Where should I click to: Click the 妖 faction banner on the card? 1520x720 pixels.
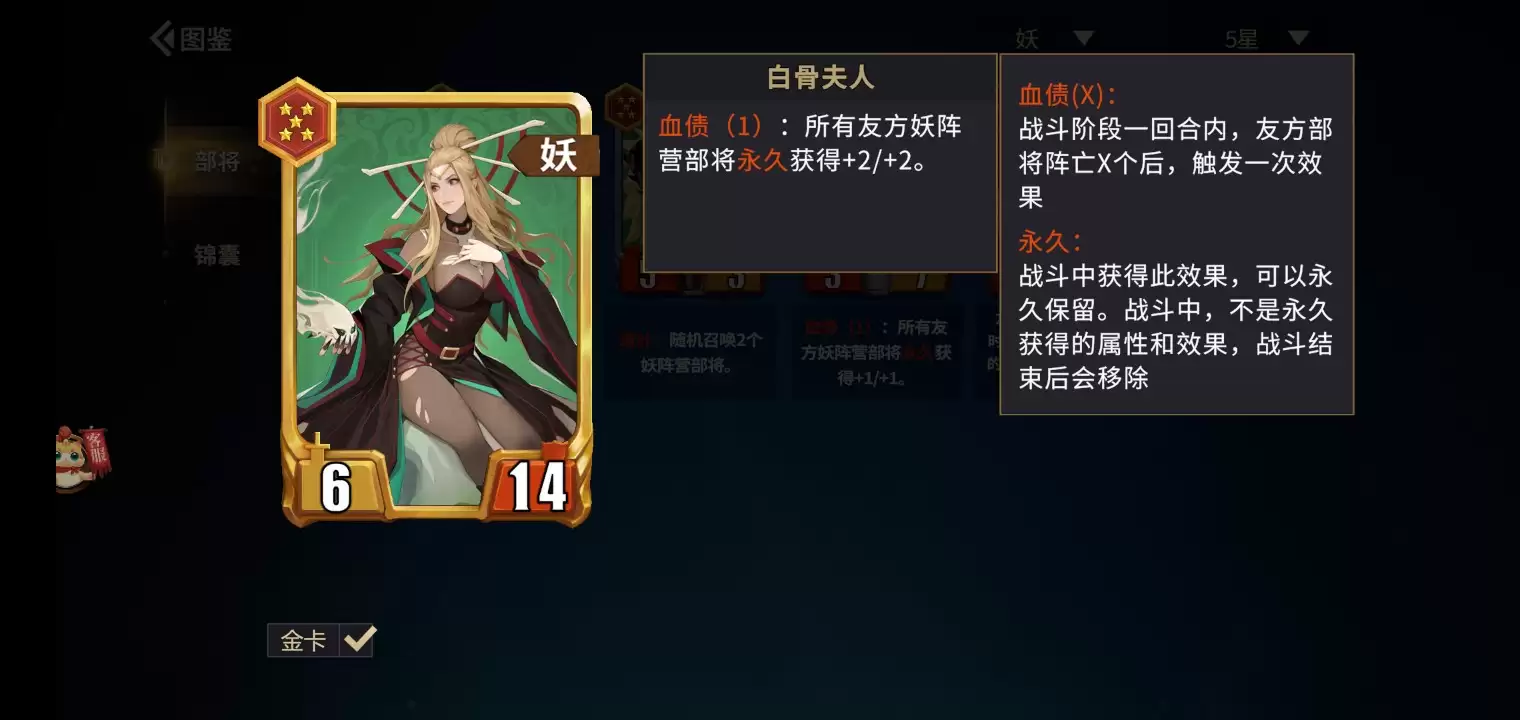click(560, 157)
